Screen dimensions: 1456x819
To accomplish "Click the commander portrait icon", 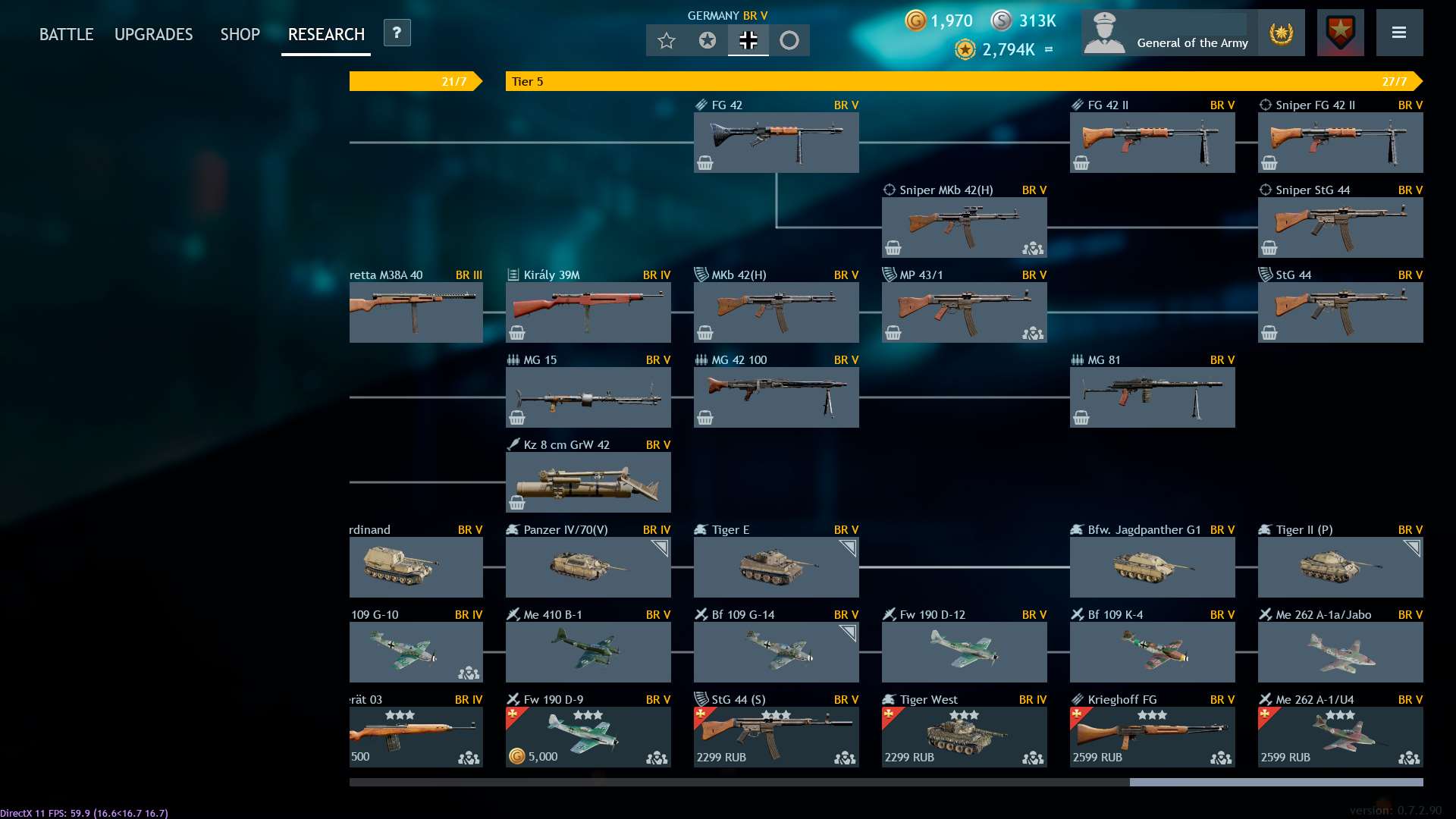I will click(1104, 32).
